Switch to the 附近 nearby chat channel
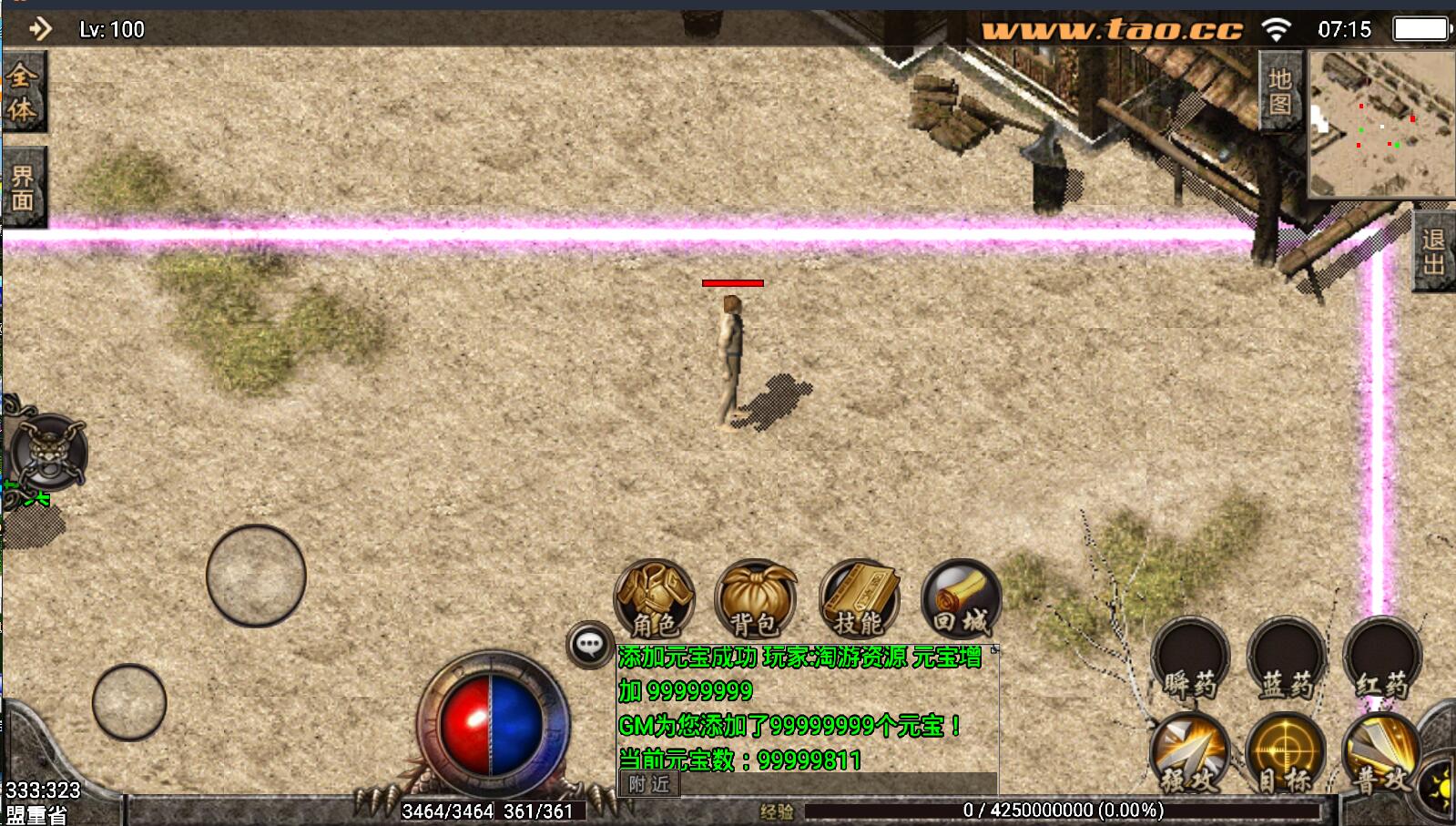Viewport: 1456px width, 826px height. click(648, 784)
